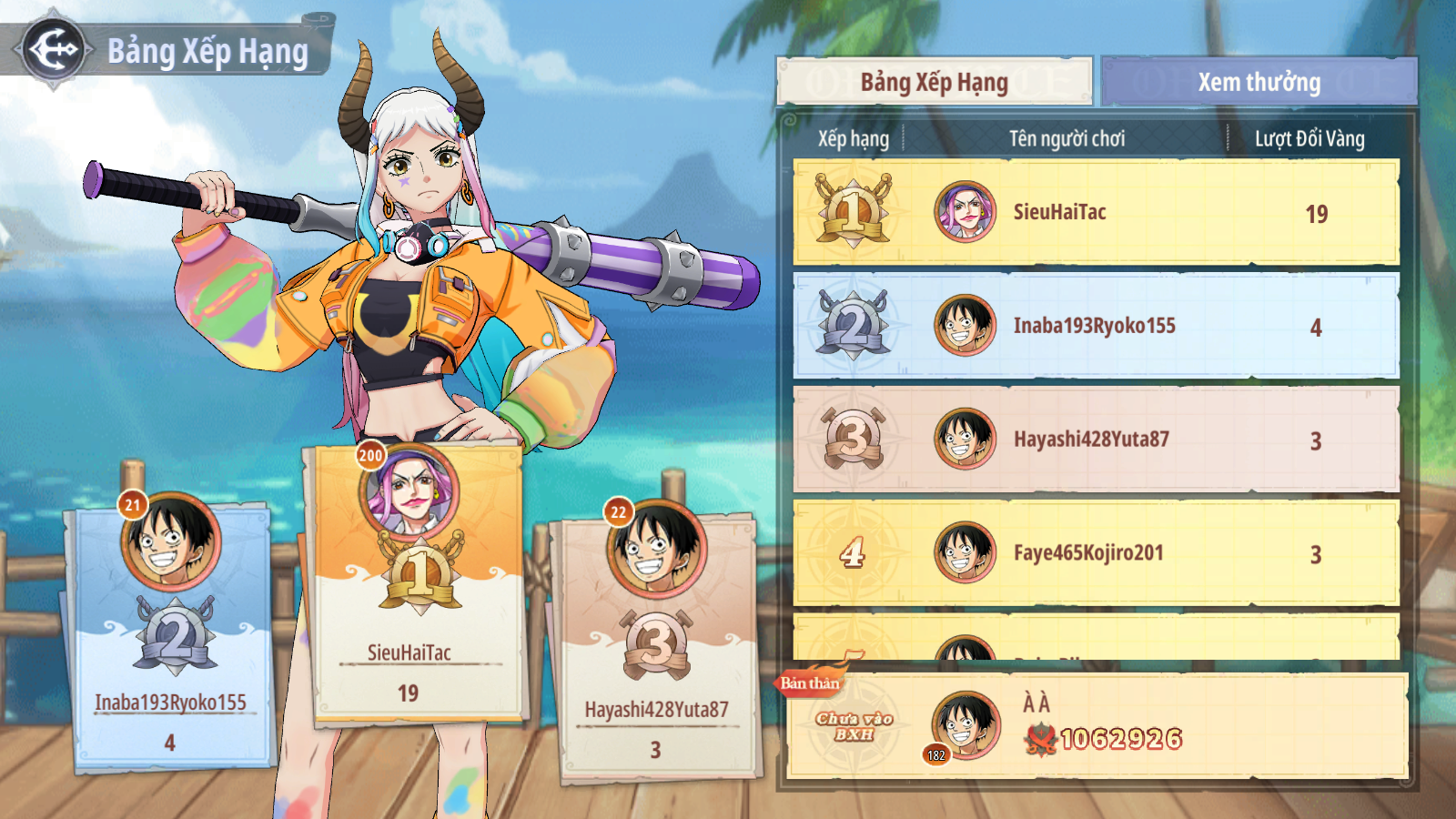Open your own level 182 avatar

[x=965, y=725]
